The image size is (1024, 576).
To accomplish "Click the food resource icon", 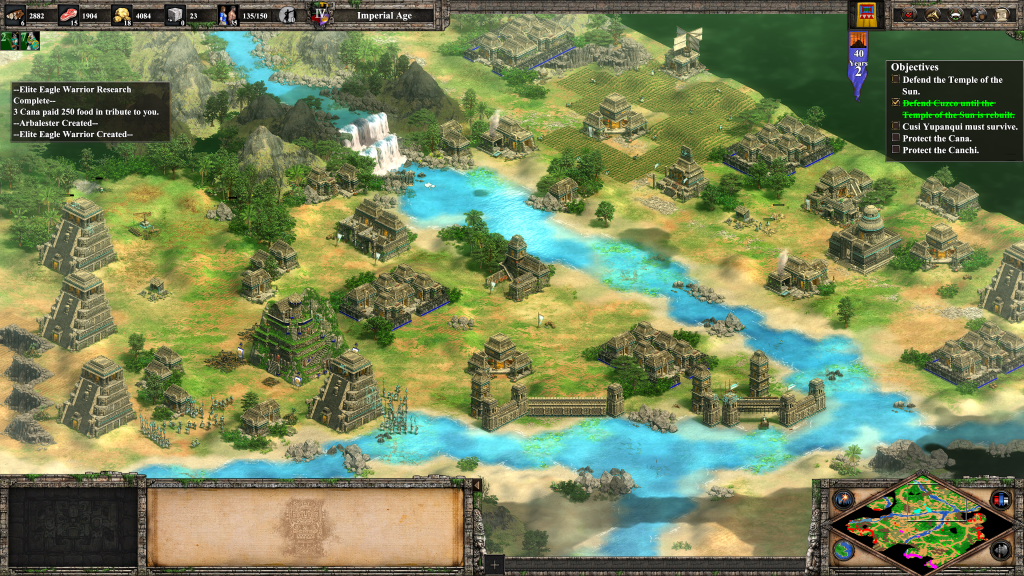I will (70, 14).
